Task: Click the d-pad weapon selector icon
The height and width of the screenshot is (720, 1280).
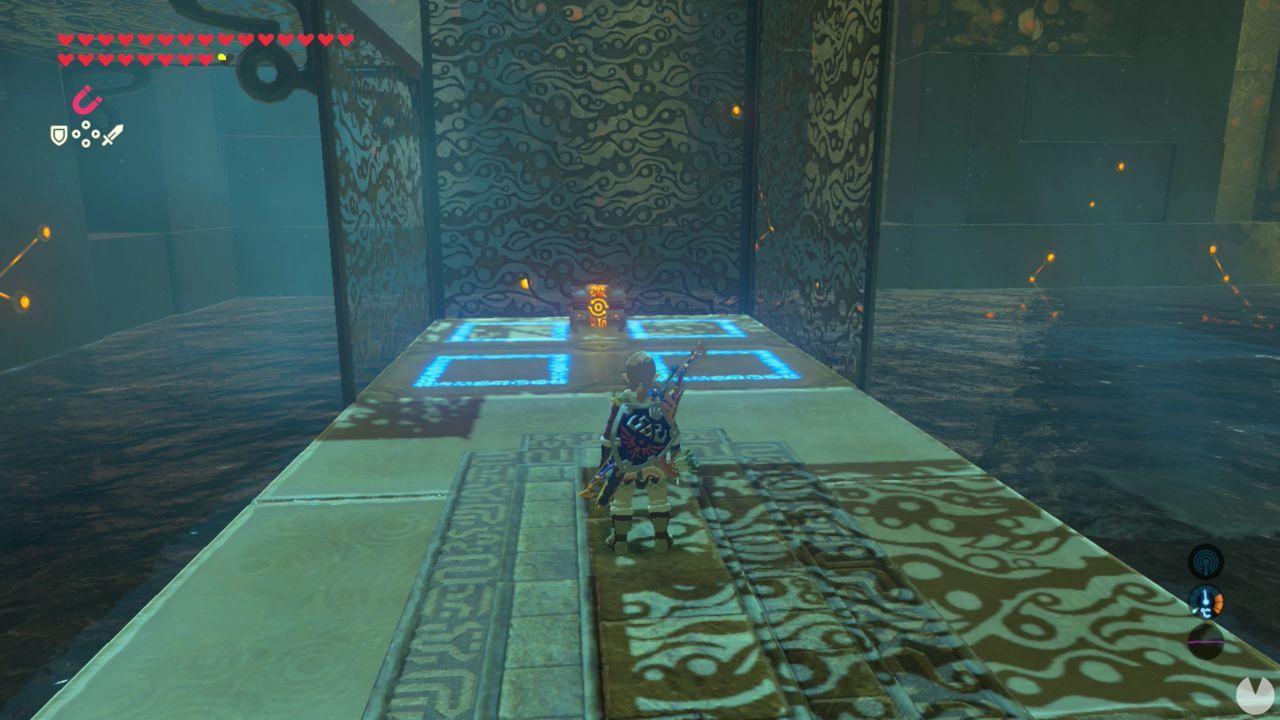Action: 85,134
